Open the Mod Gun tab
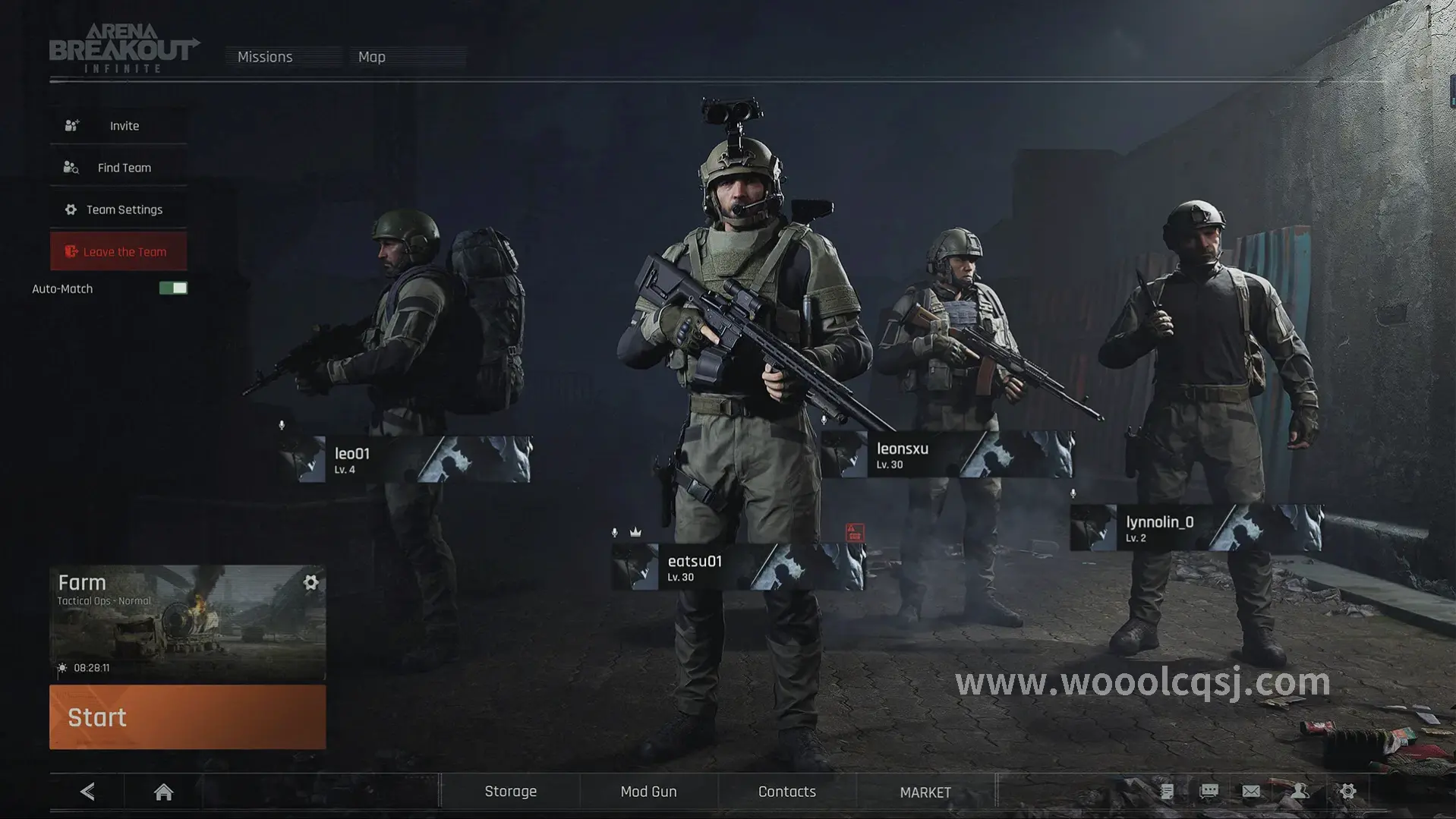The image size is (1456, 819). 648,792
